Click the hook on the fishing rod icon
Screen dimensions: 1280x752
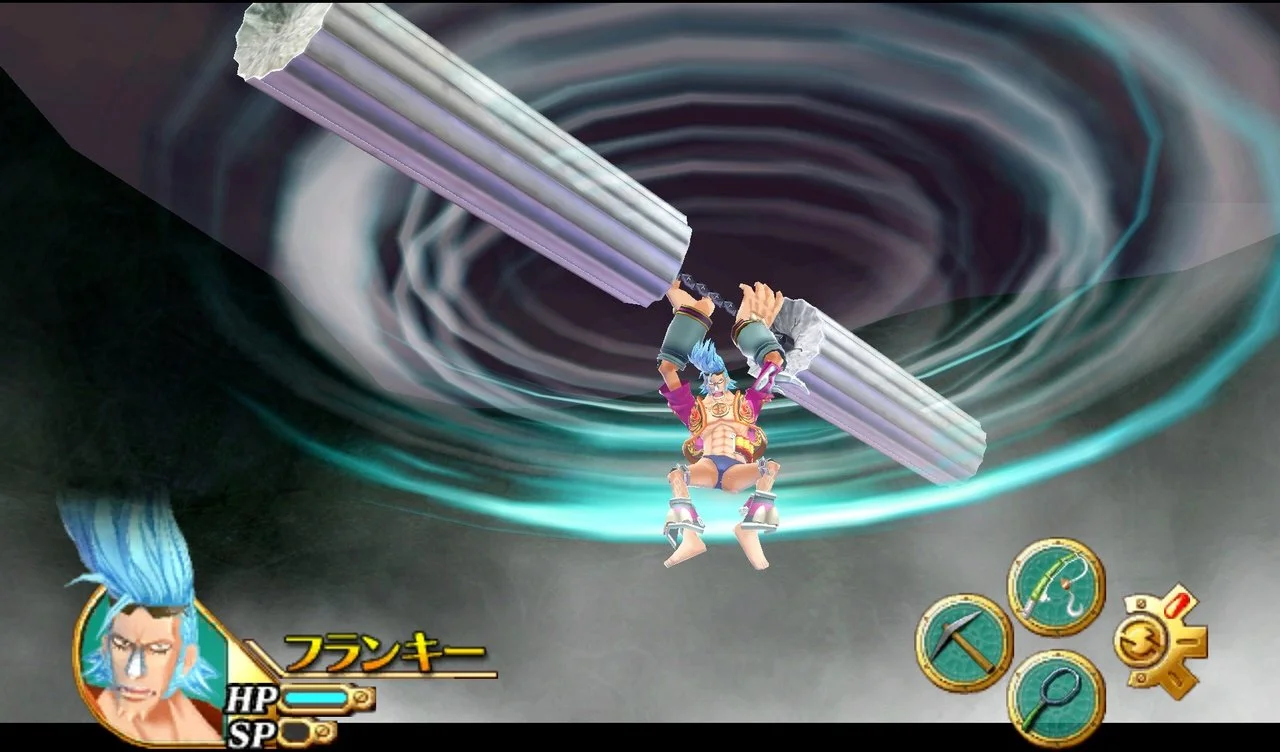(x=1075, y=607)
